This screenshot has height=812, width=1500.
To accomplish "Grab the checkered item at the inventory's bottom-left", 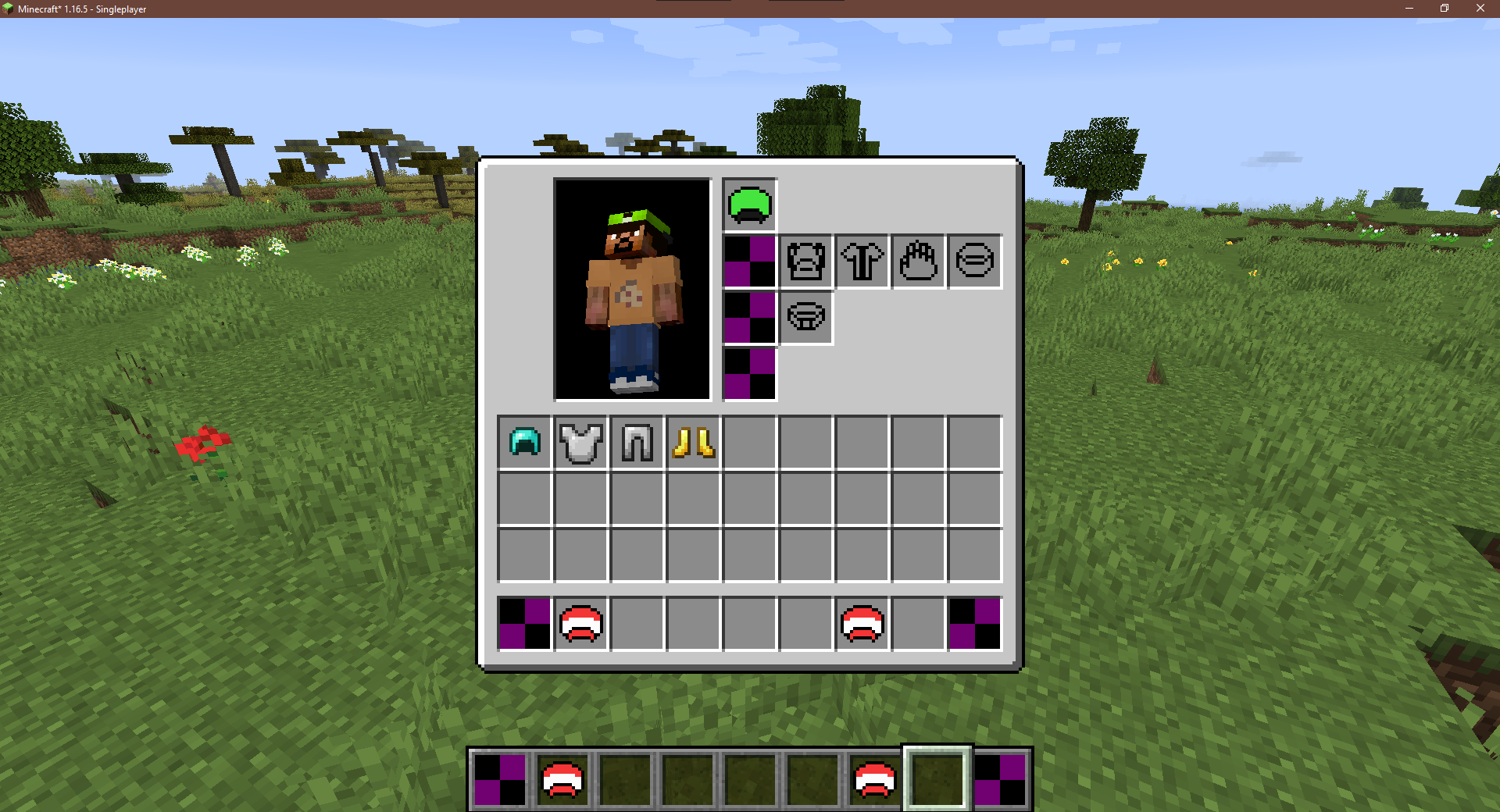I will (523, 623).
